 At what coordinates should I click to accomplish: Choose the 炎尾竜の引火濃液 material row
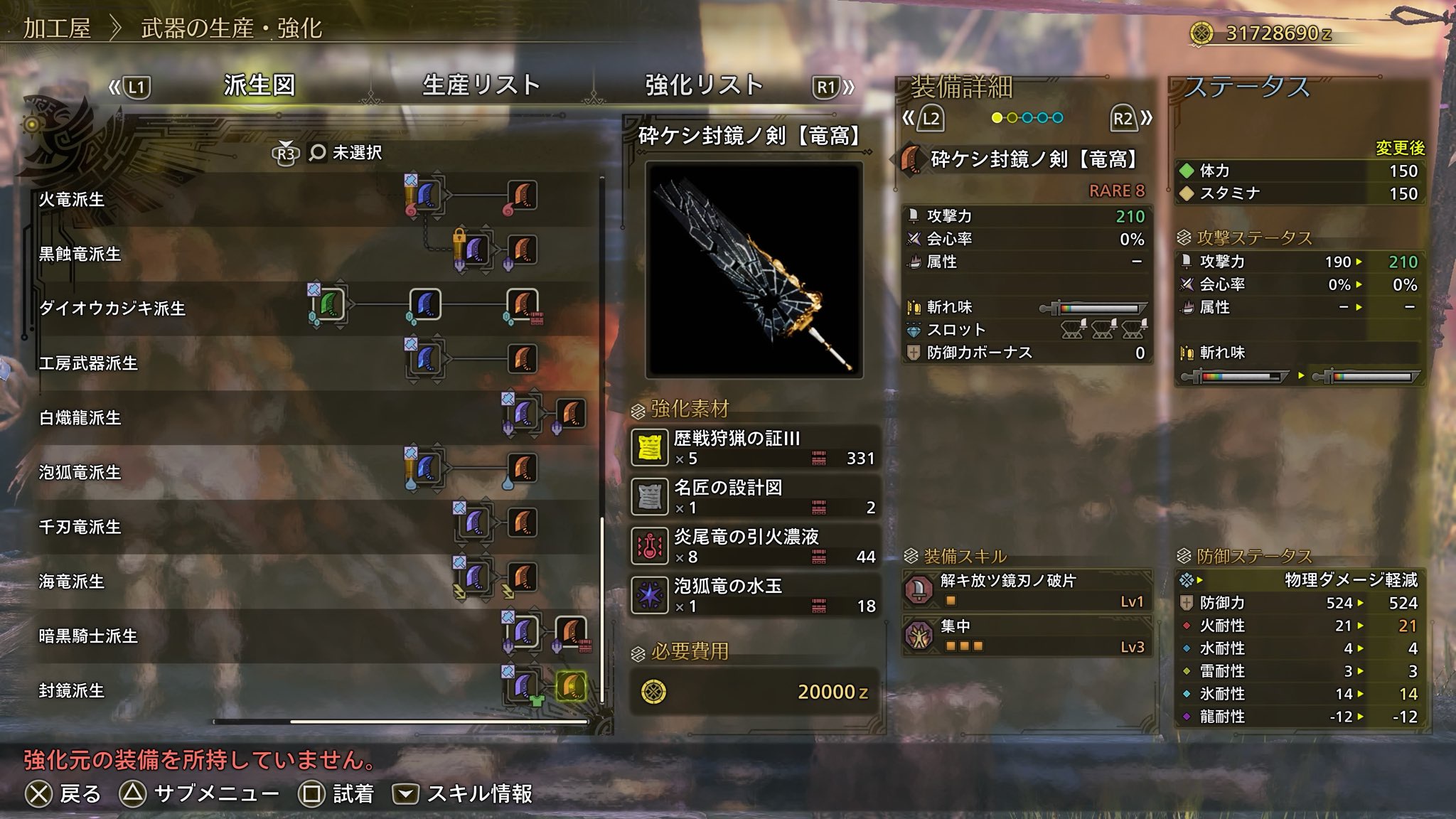click(x=755, y=546)
